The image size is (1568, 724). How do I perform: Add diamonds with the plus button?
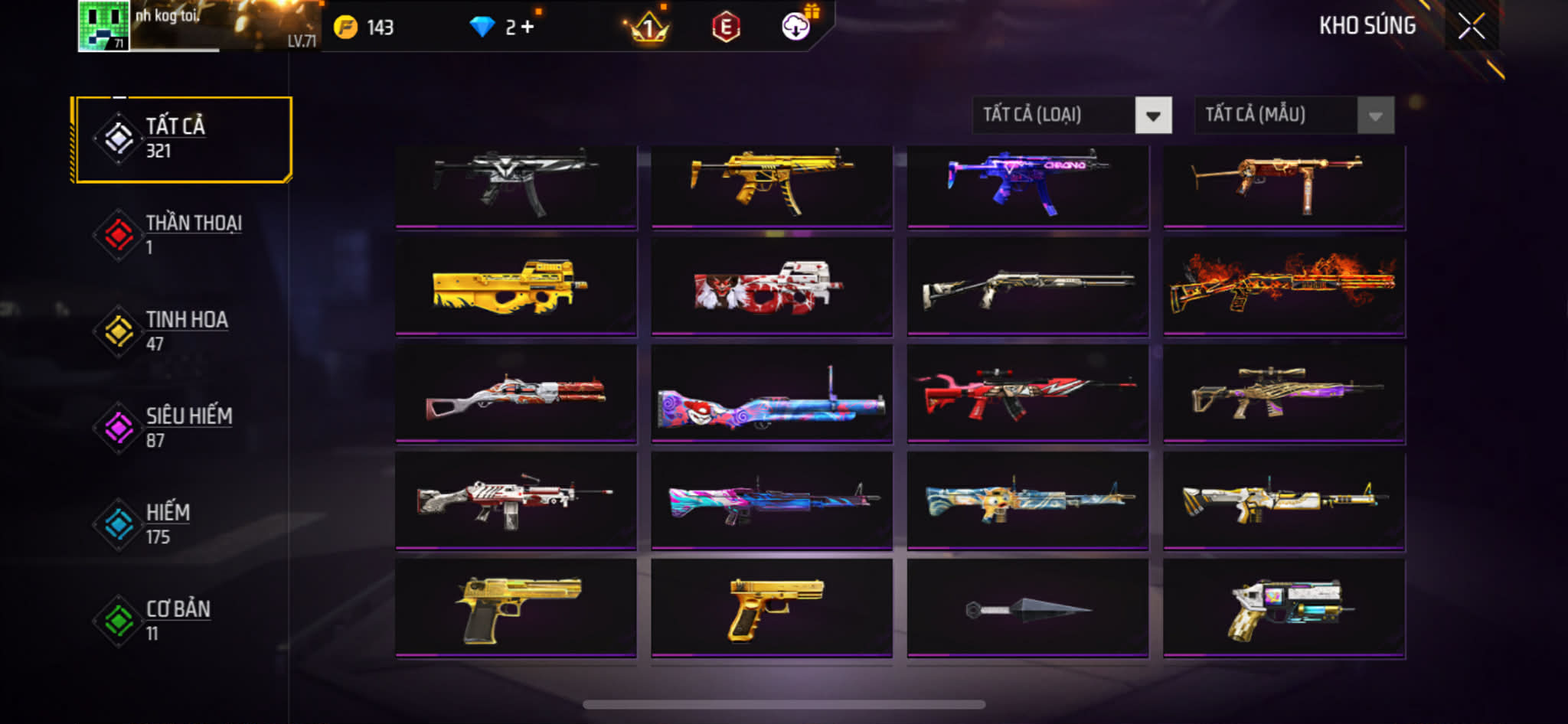coord(528,28)
